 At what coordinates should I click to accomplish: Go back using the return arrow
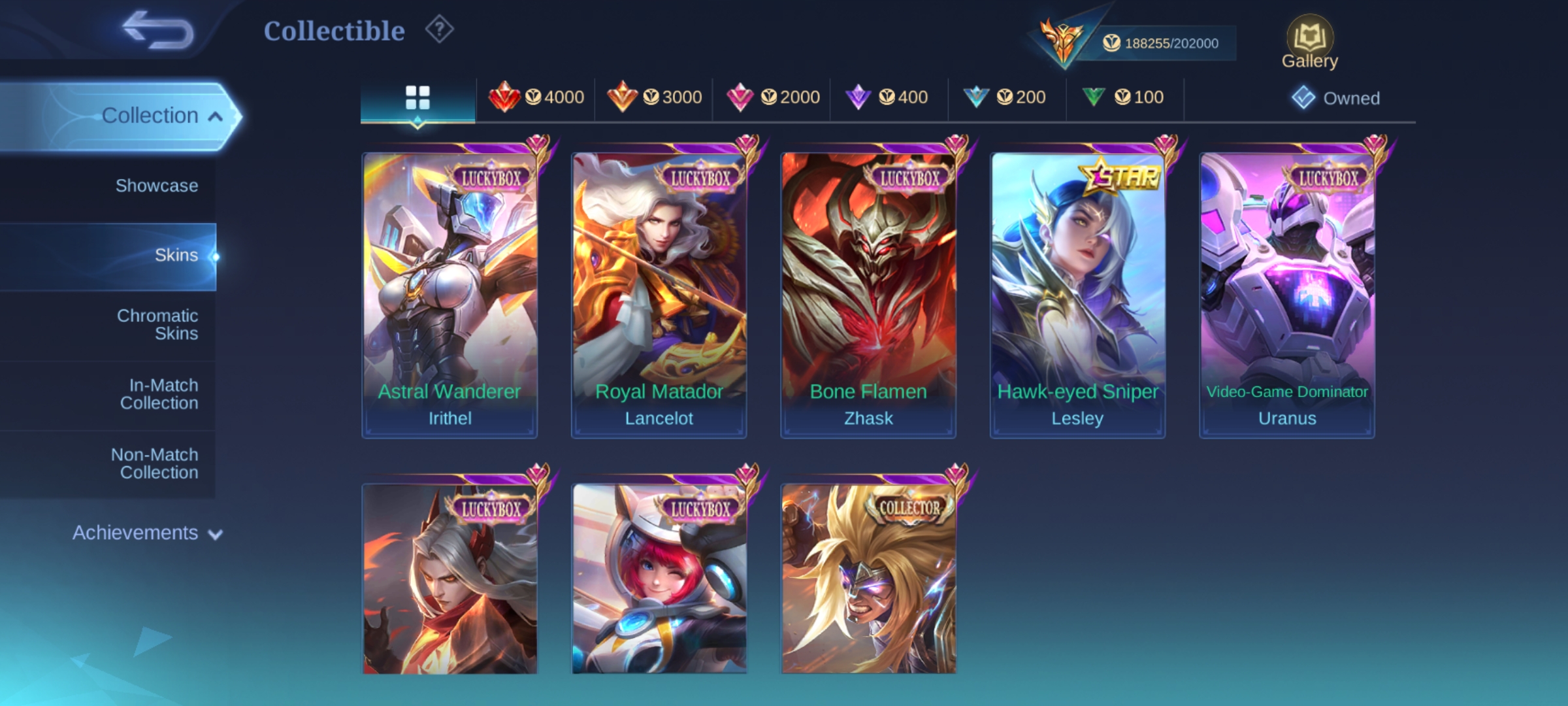(x=158, y=30)
